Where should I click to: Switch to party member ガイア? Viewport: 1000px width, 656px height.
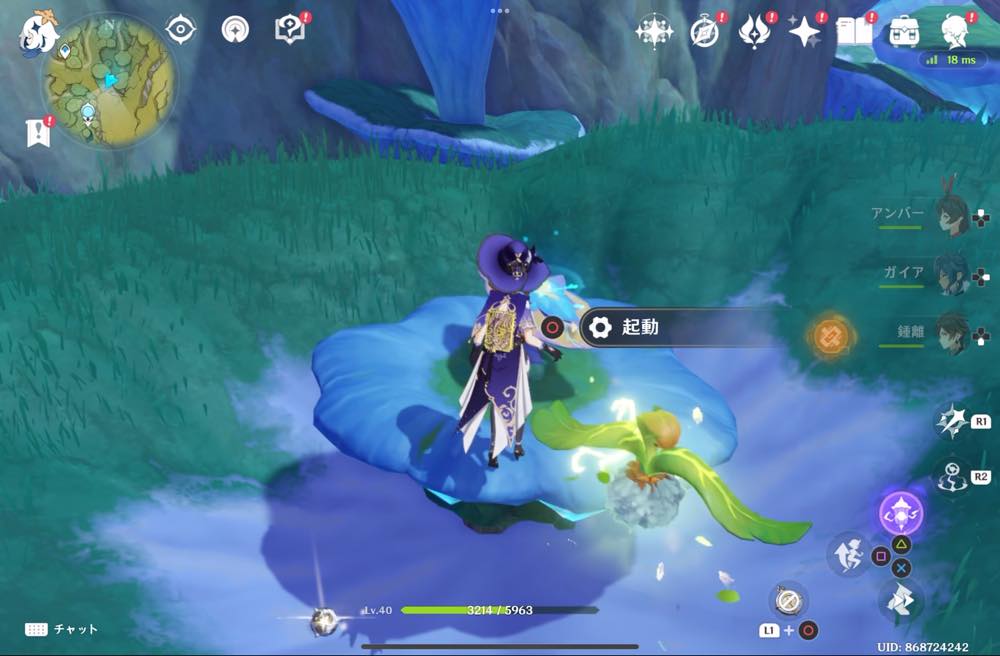click(950, 272)
